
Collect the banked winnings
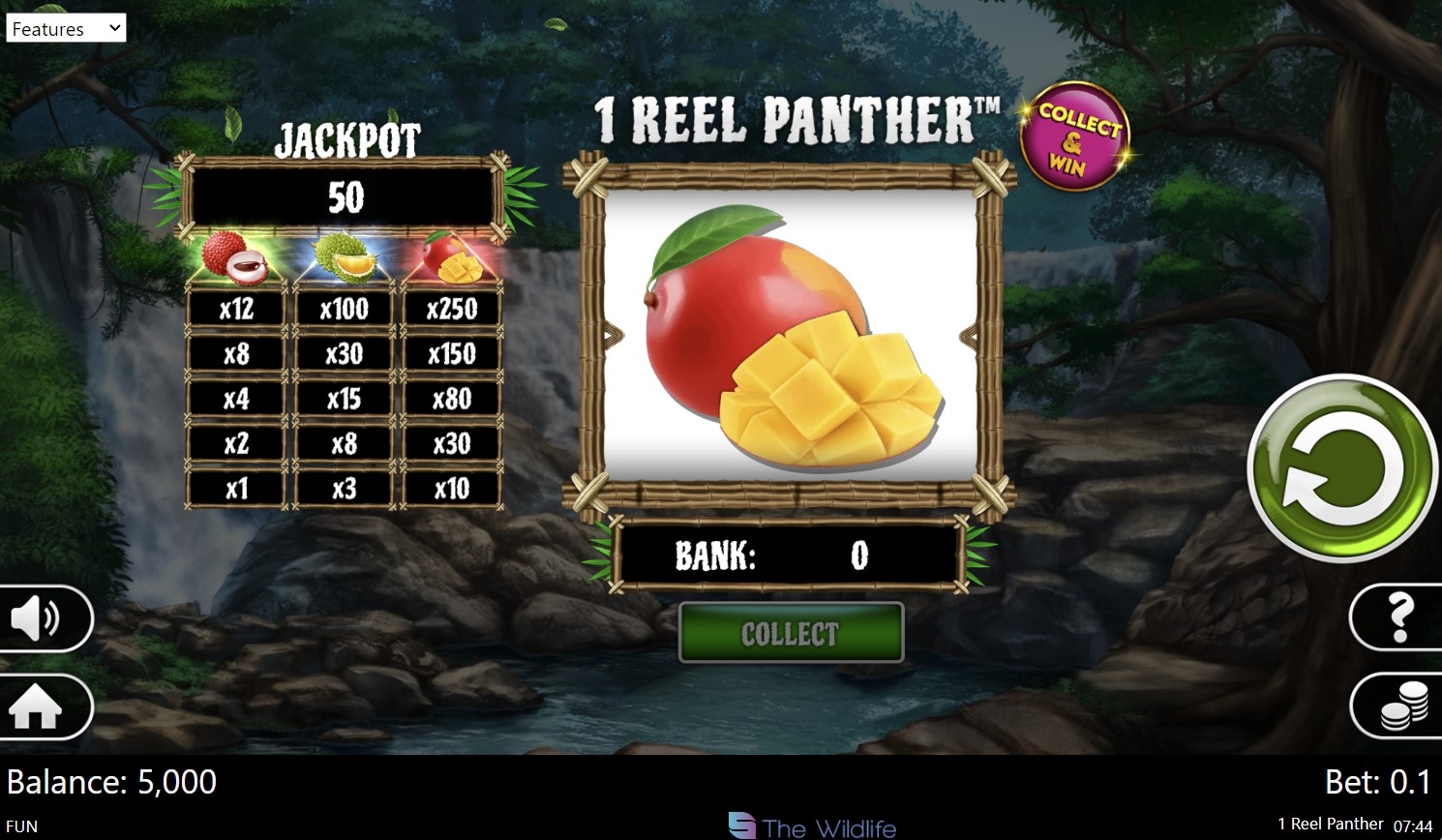point(791,633)
